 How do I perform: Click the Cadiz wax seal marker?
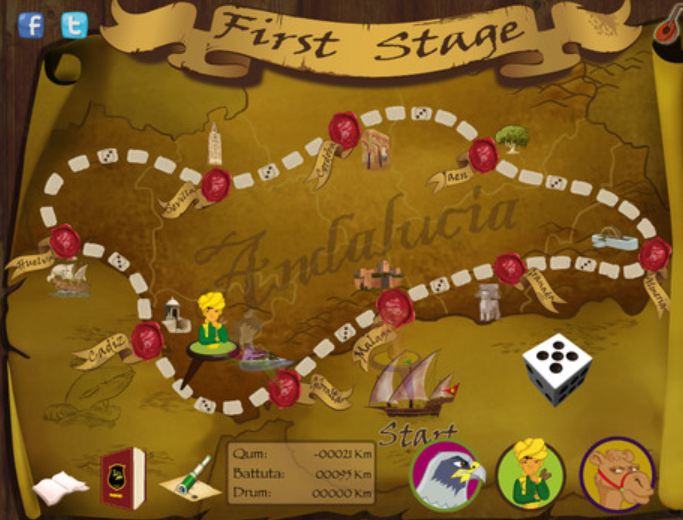(147, 340)
